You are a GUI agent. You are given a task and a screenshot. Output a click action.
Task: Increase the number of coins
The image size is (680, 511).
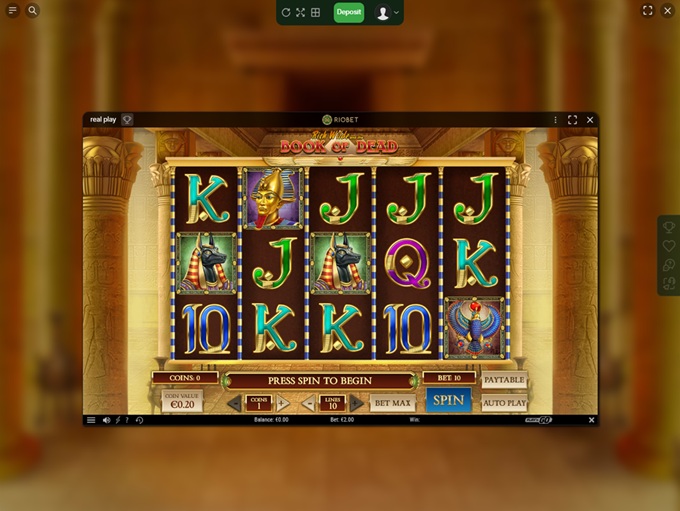282,403
